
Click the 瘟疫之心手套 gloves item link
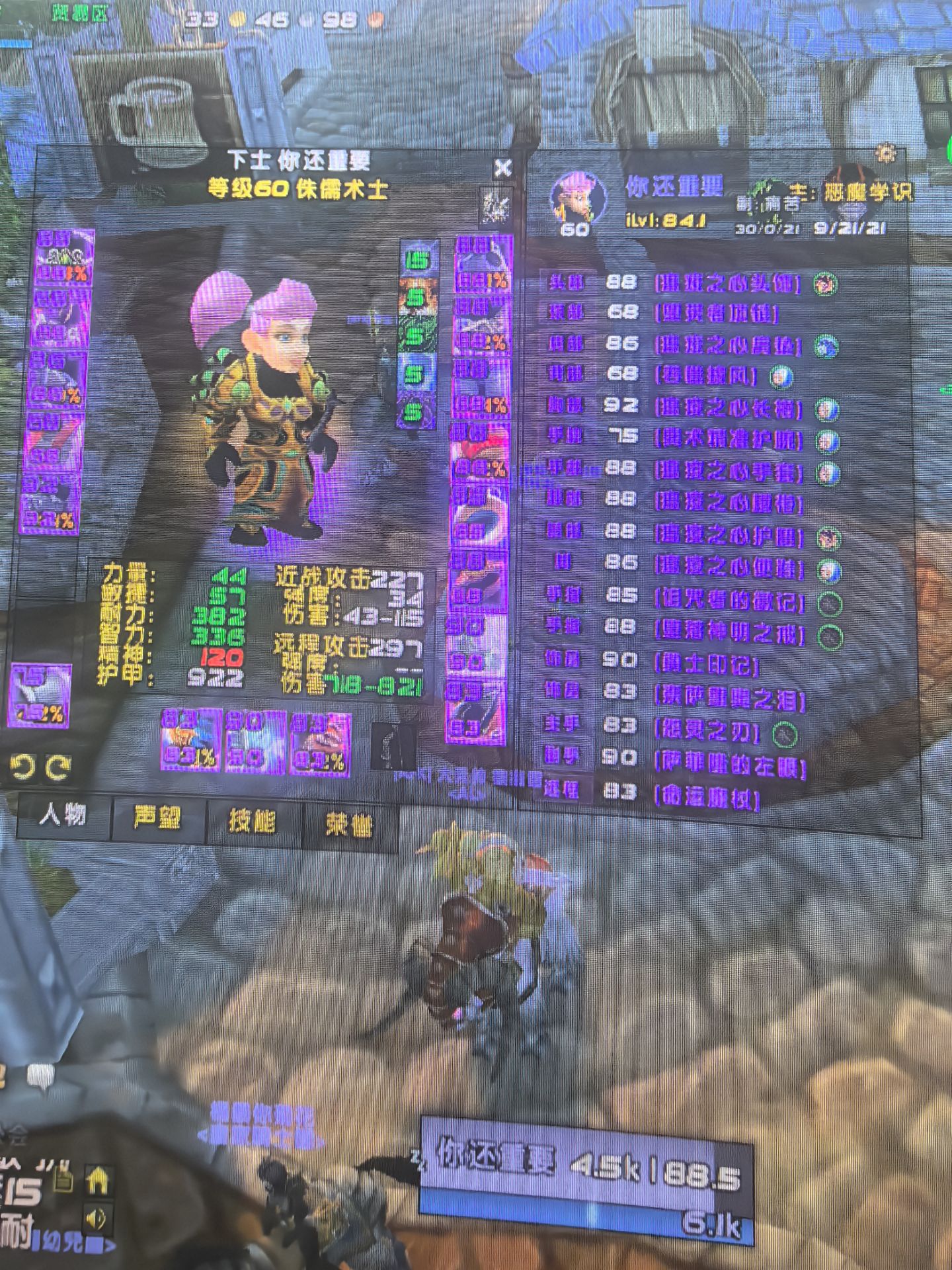[728, 472]
